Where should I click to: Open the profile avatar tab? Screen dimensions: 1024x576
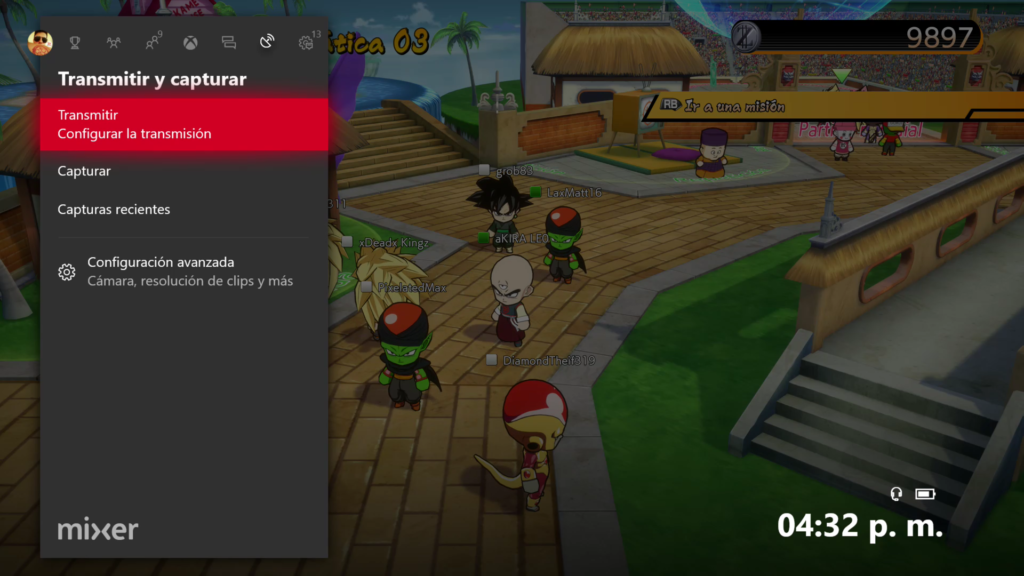click(x=40, y=42)
